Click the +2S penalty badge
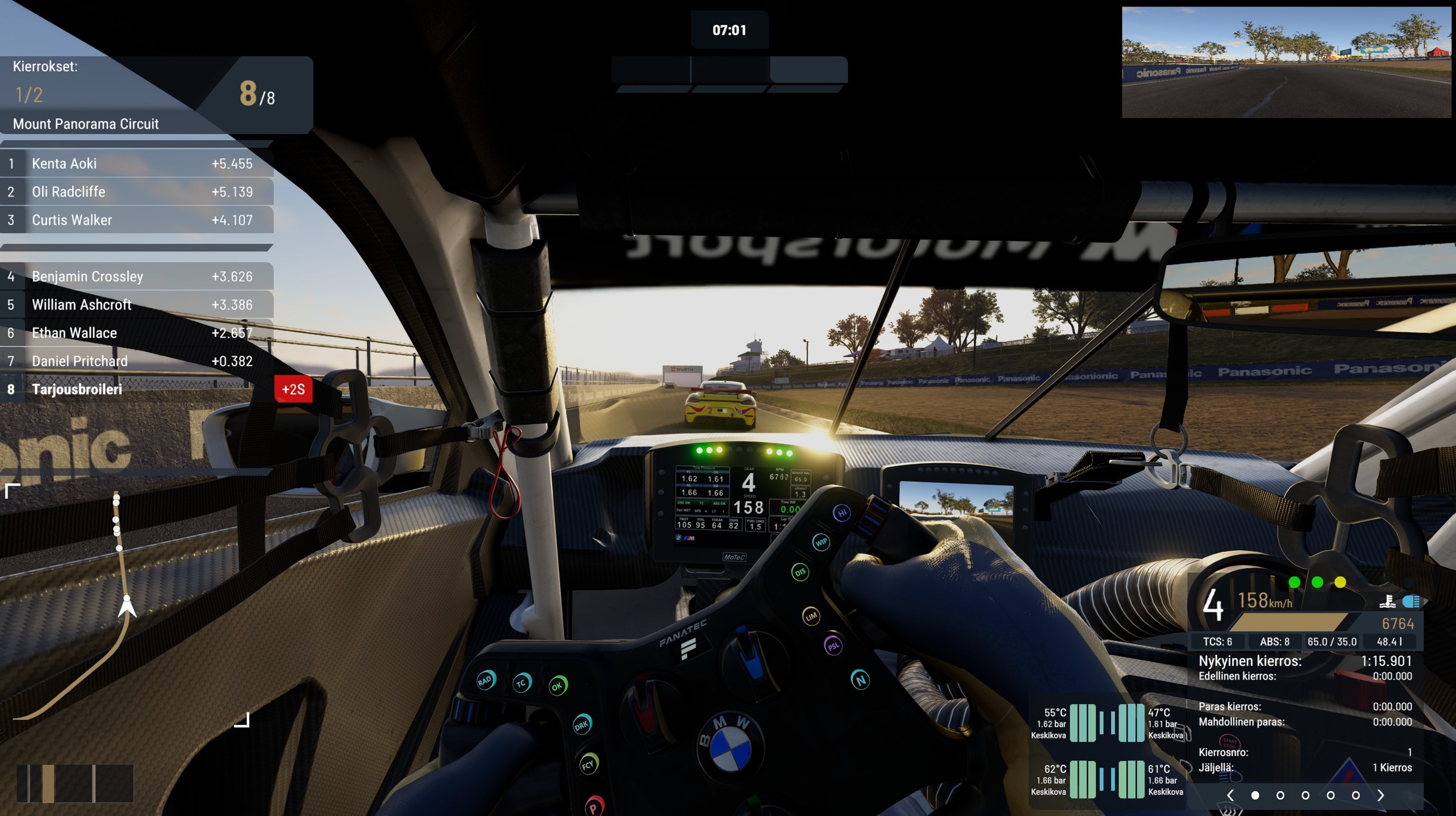Image resolution: width=1456 pixels, height=816 pixels. click(x=293, y=389)
